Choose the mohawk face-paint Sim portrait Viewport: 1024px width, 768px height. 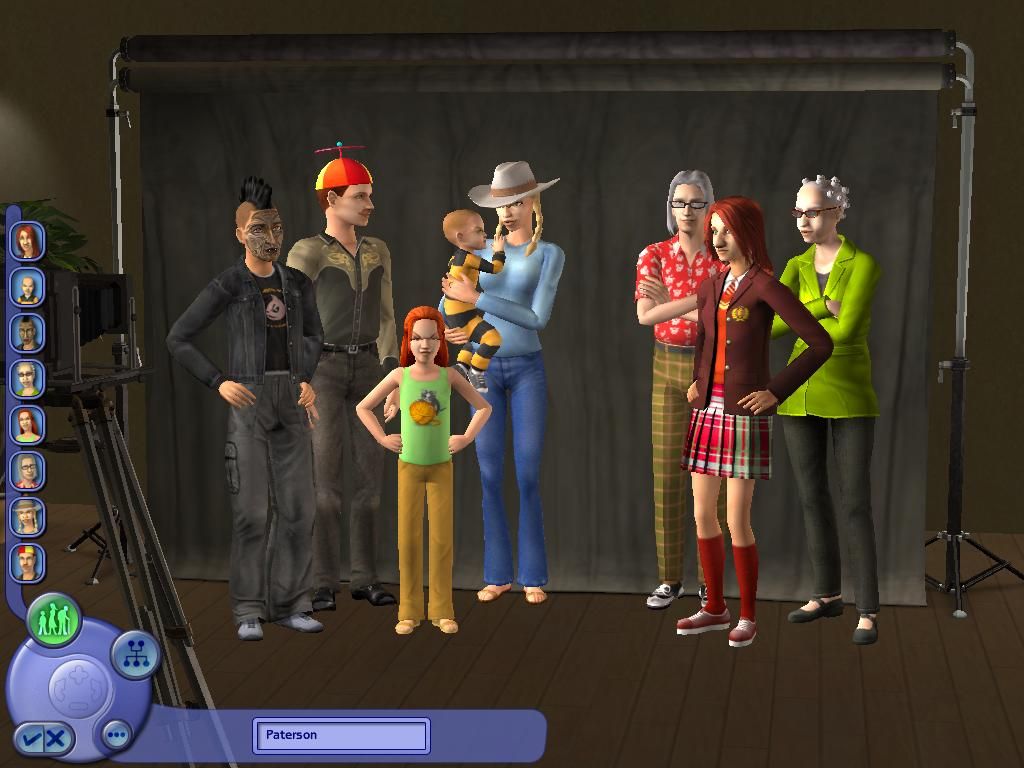click(27, 333)
